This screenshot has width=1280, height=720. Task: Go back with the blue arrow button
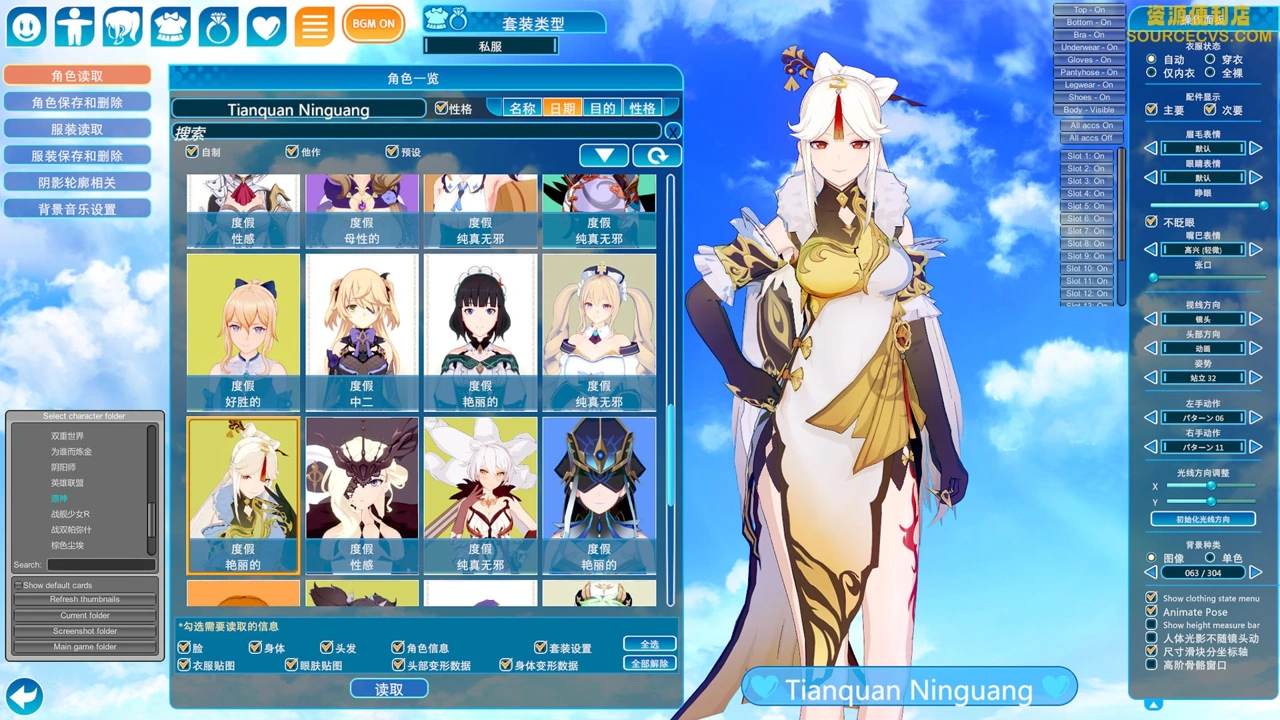pos(24,695)
